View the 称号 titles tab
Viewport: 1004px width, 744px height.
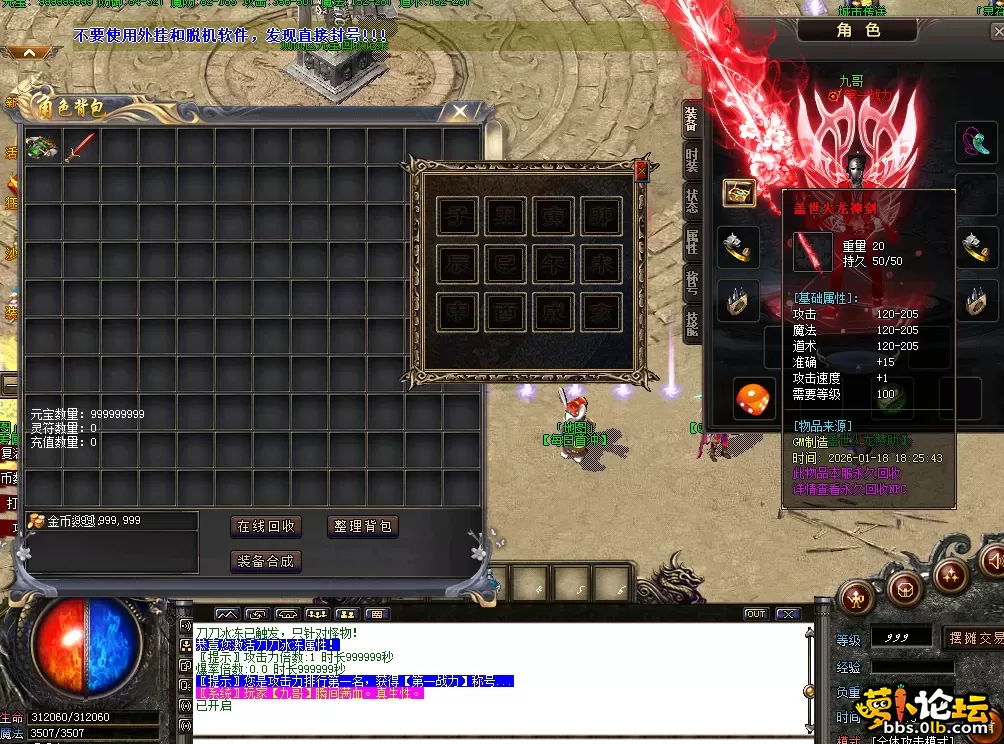coord(692,282)
